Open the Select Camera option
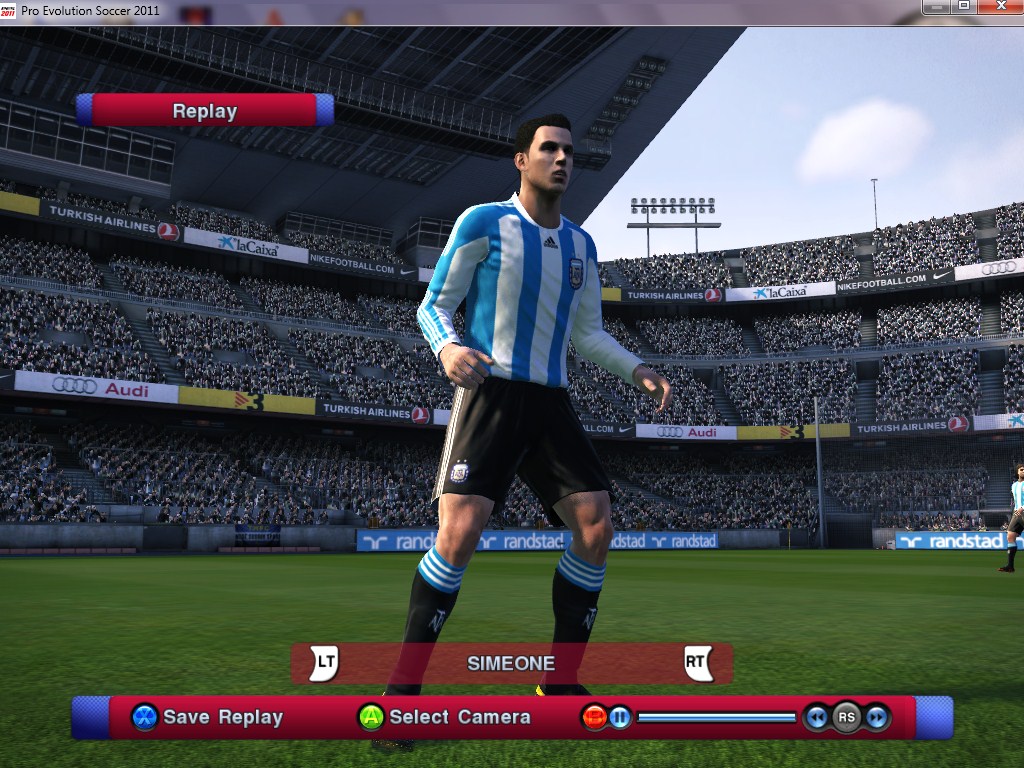This screenshot has height=768, width=1024. [x=444, y=717]
